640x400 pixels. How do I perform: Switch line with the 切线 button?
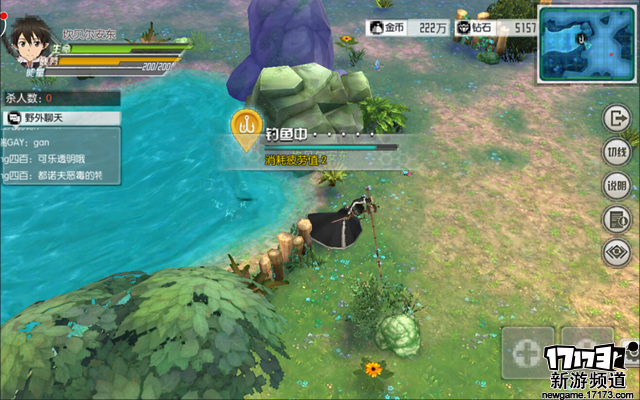coord(616,152)
